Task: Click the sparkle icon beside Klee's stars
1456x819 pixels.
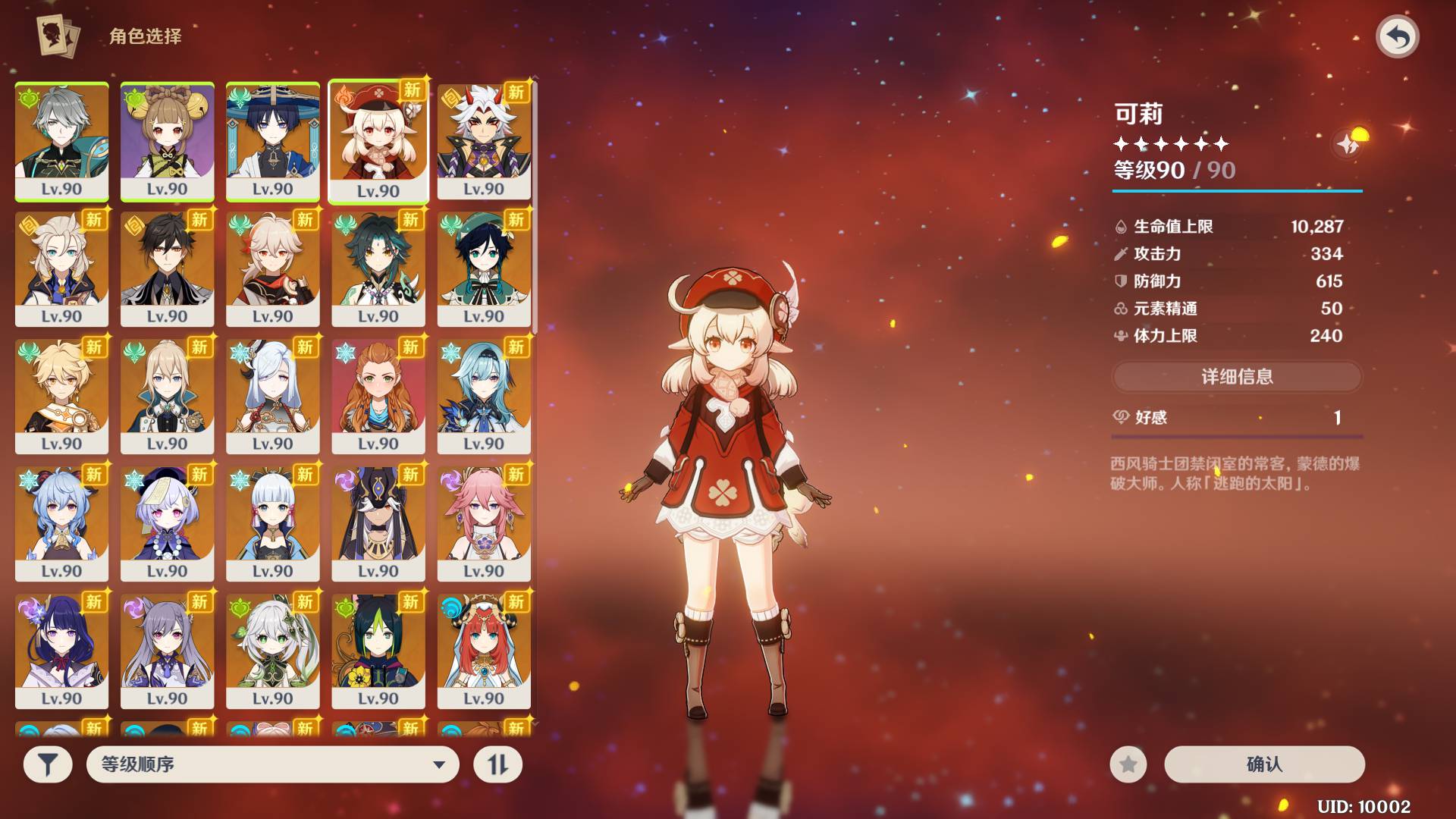Action: point(1348,143)
